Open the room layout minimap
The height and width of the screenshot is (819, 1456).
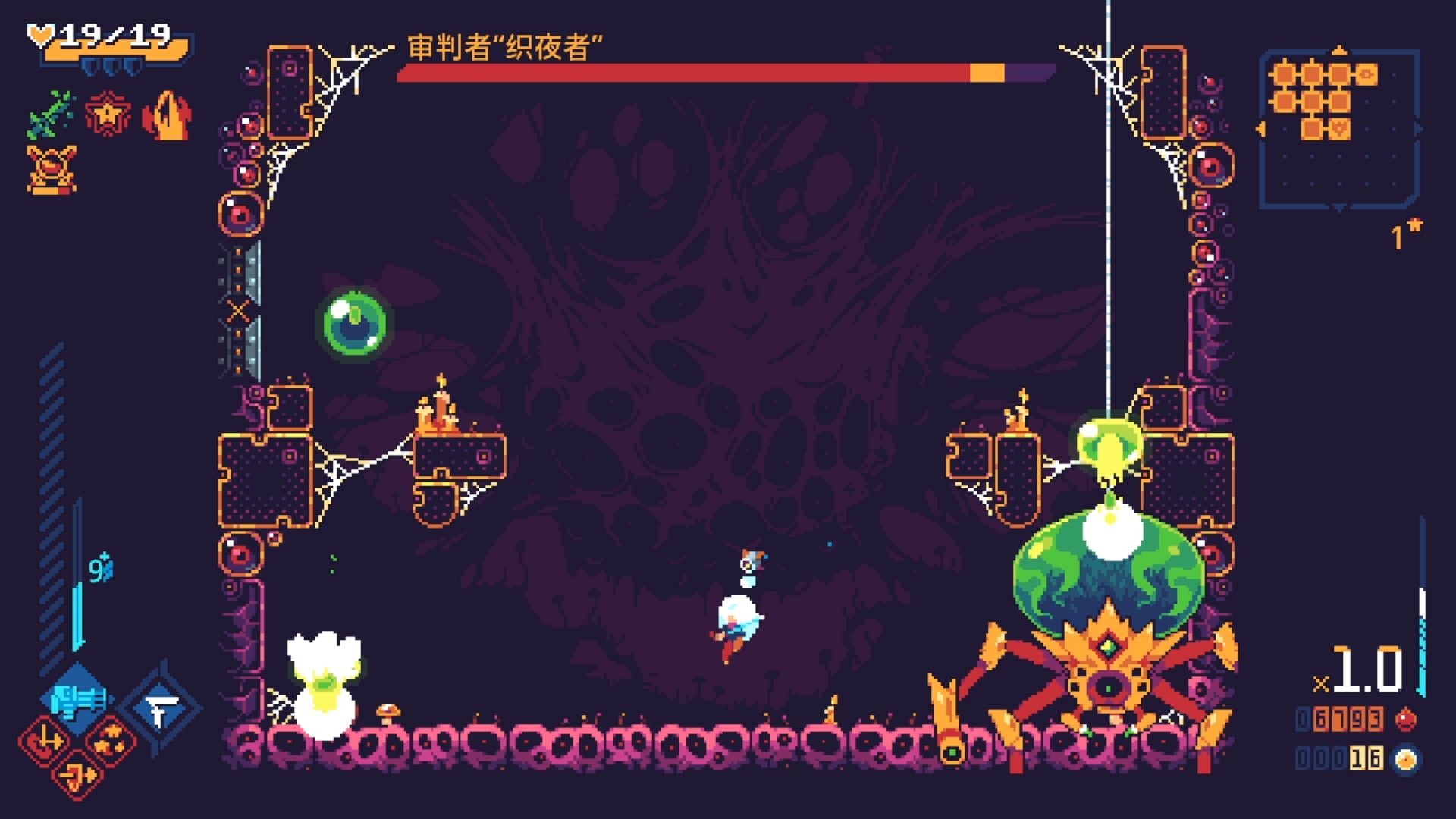[1339, 129]
